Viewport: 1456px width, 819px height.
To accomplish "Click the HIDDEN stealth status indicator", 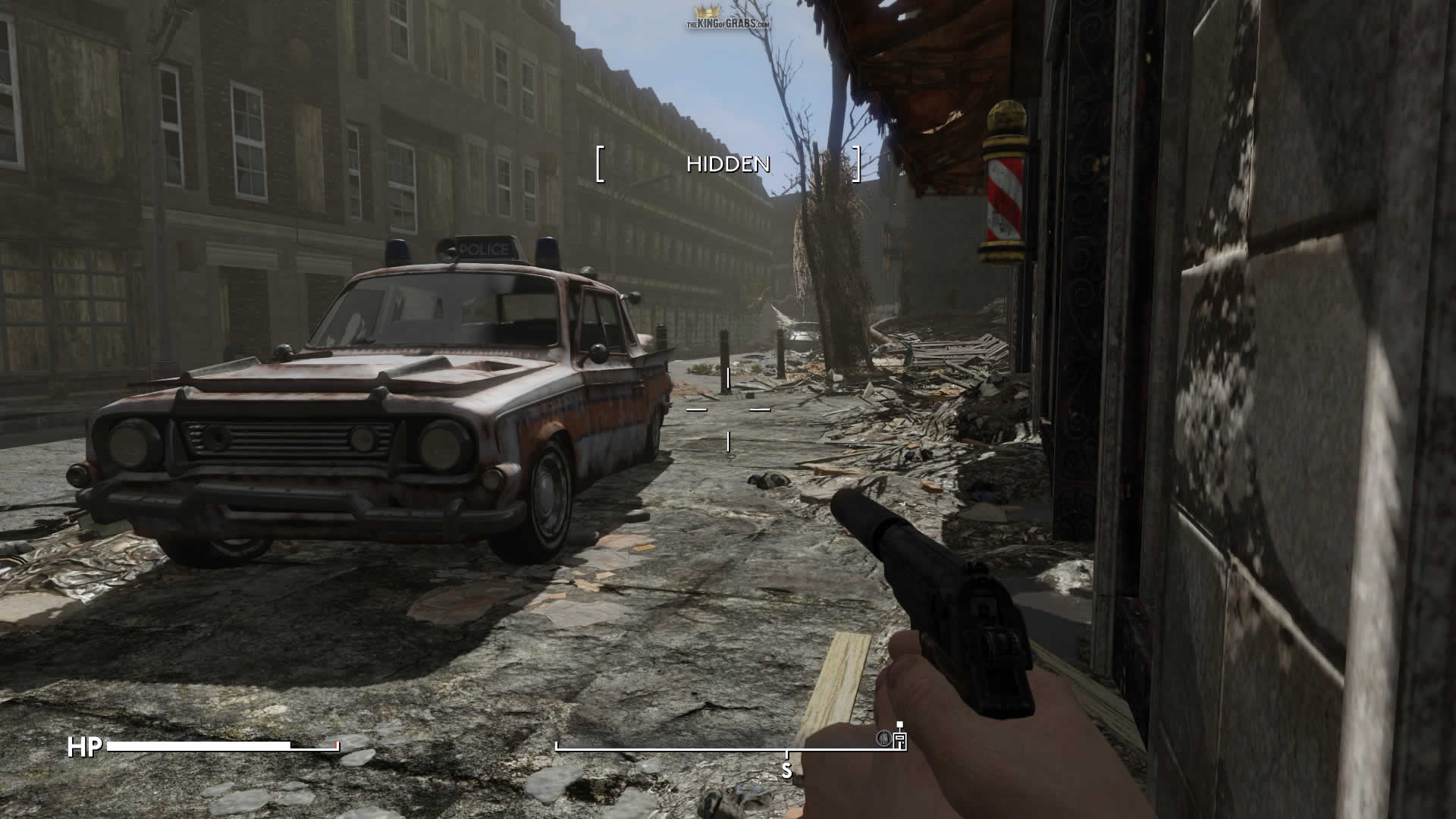I will click(728, 164).
